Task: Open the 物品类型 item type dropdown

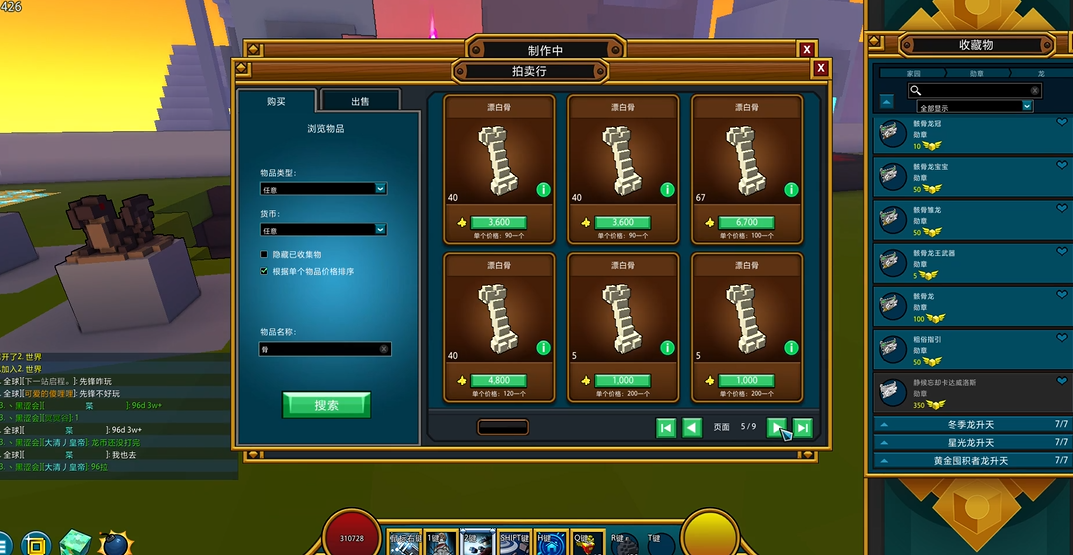Action: pos(323,188)
